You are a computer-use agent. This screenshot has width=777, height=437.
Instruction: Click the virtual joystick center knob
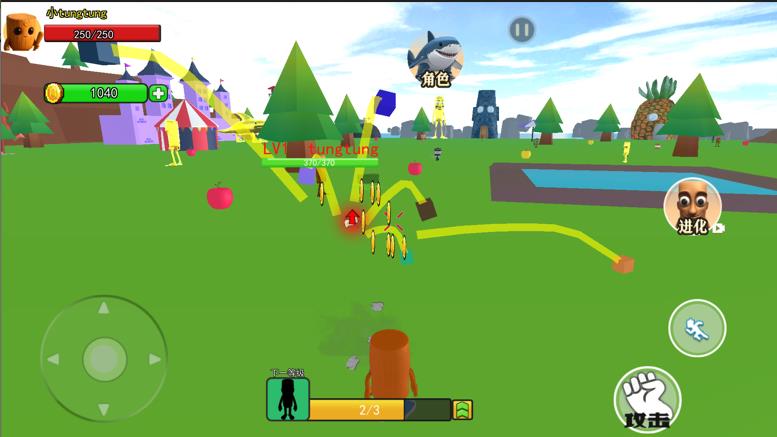[x=103, y=358]
